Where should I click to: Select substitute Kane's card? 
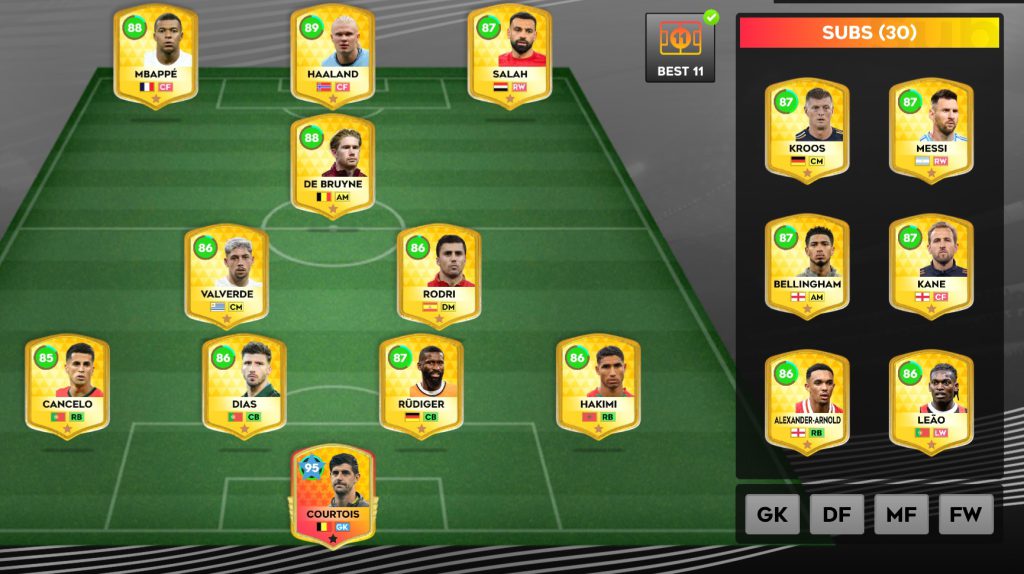click(931, 265)
